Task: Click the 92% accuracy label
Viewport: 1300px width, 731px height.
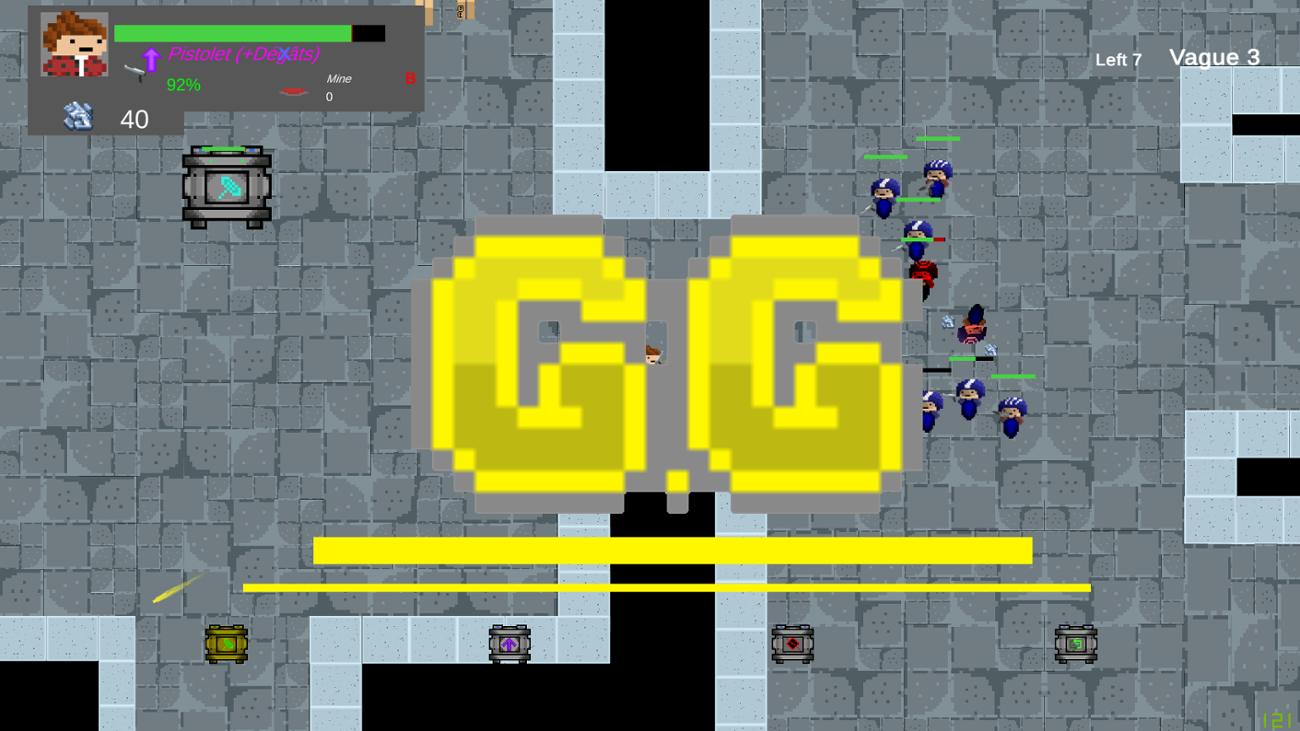Action: click(182, 84)
